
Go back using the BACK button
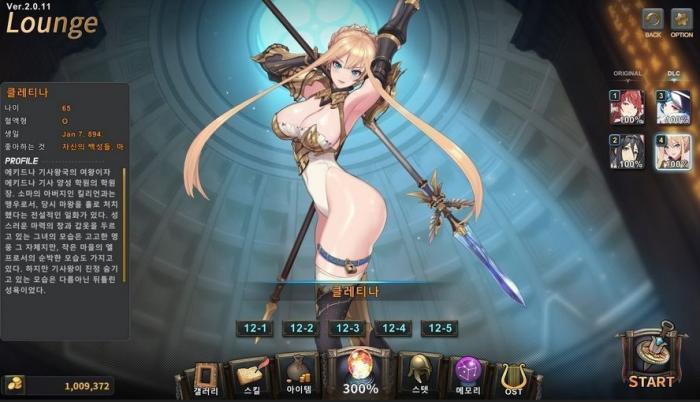point(653,20)
